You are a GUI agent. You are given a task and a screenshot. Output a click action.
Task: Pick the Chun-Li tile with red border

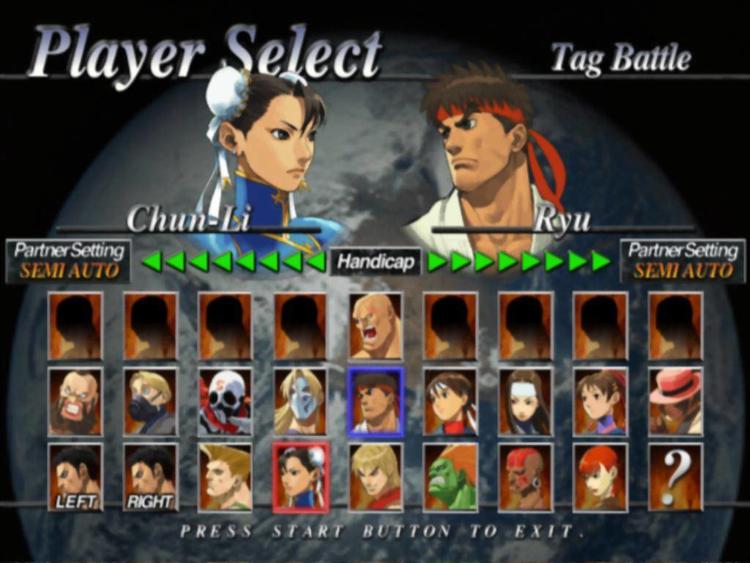click(300, 476)
